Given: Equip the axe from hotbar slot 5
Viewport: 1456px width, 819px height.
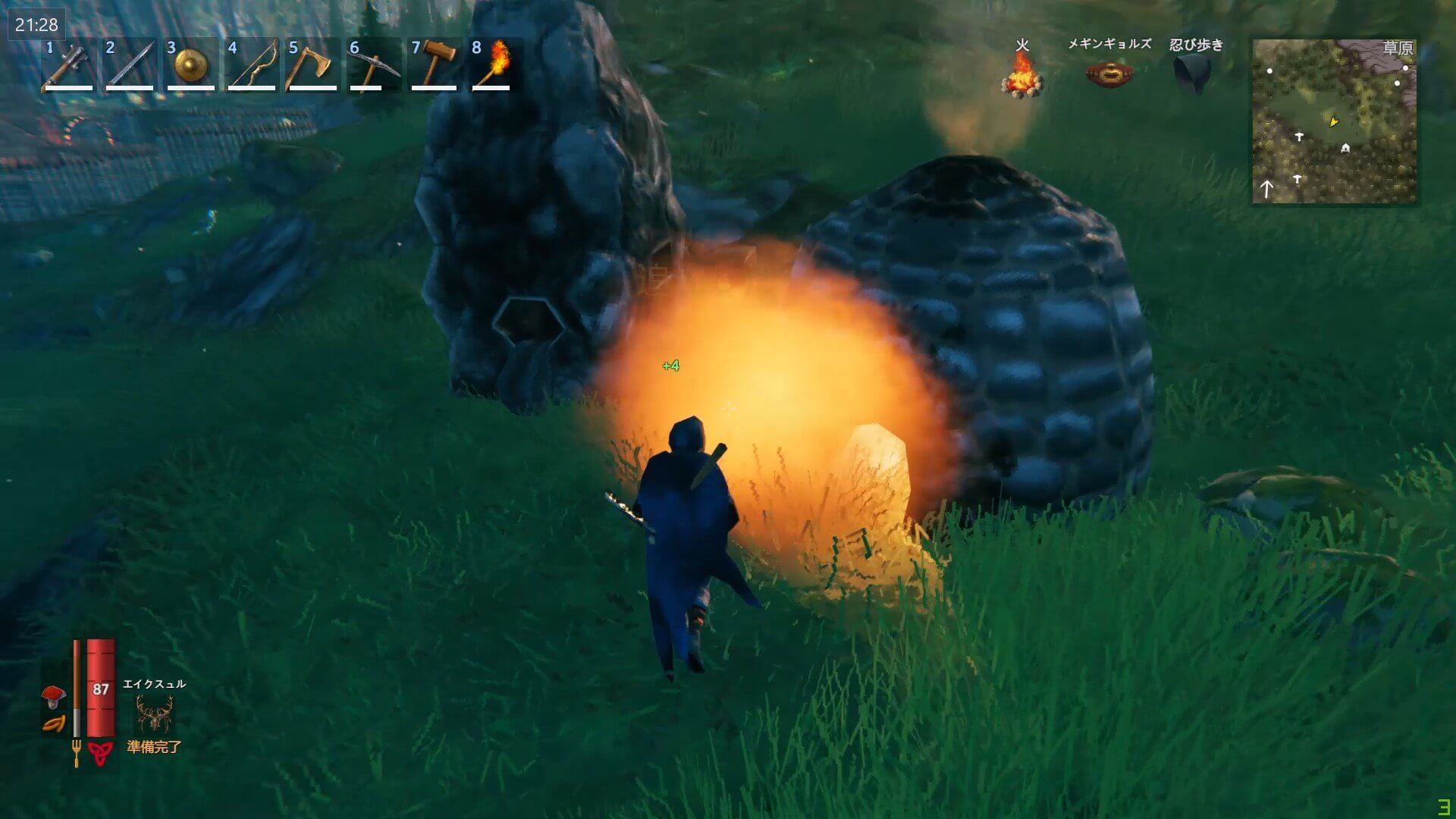Looking at the screenshot, I should point(312,65).
